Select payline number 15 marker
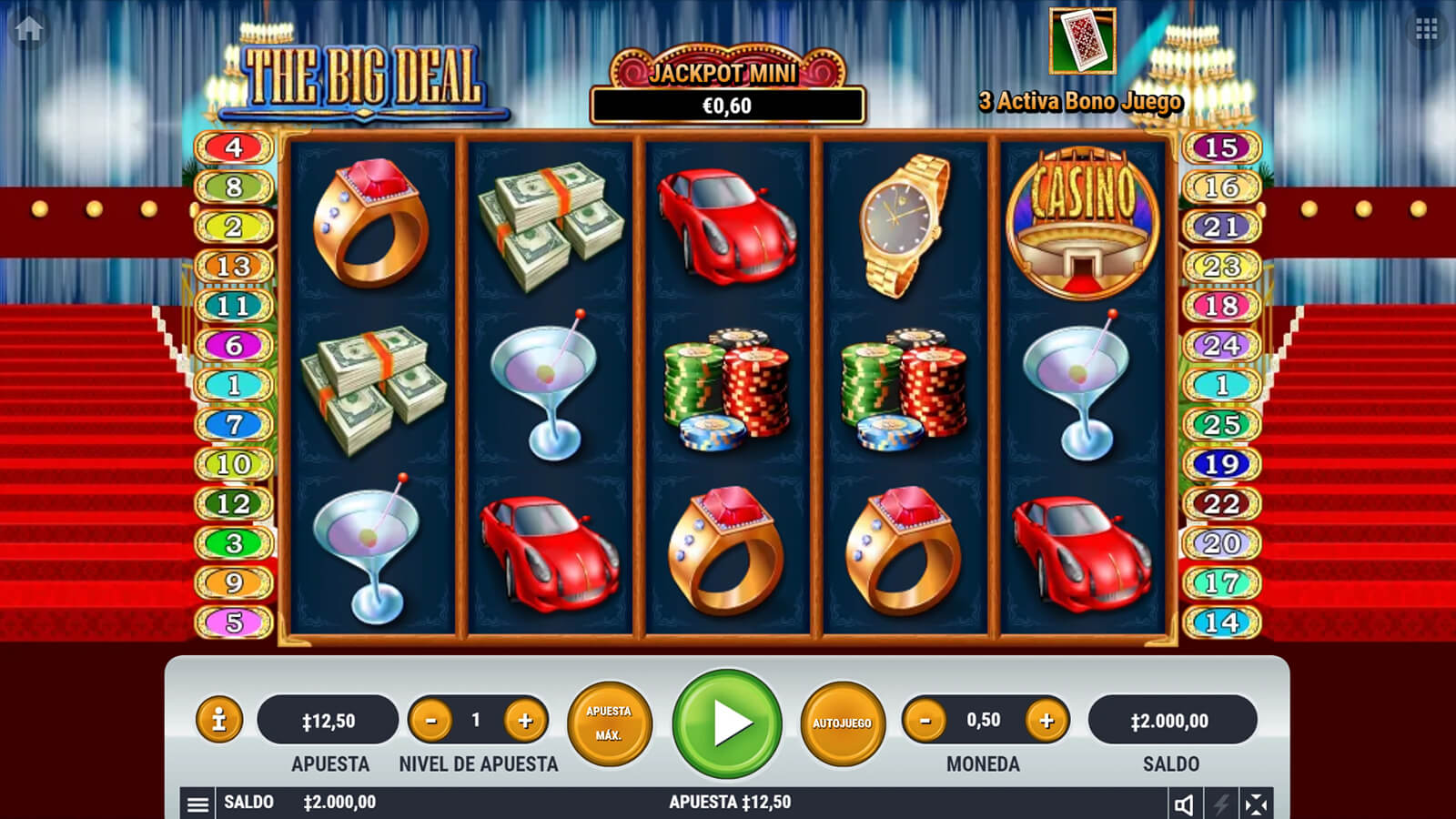The height and width of the screenshot is (819, 1456). (x=1221, y=147)
